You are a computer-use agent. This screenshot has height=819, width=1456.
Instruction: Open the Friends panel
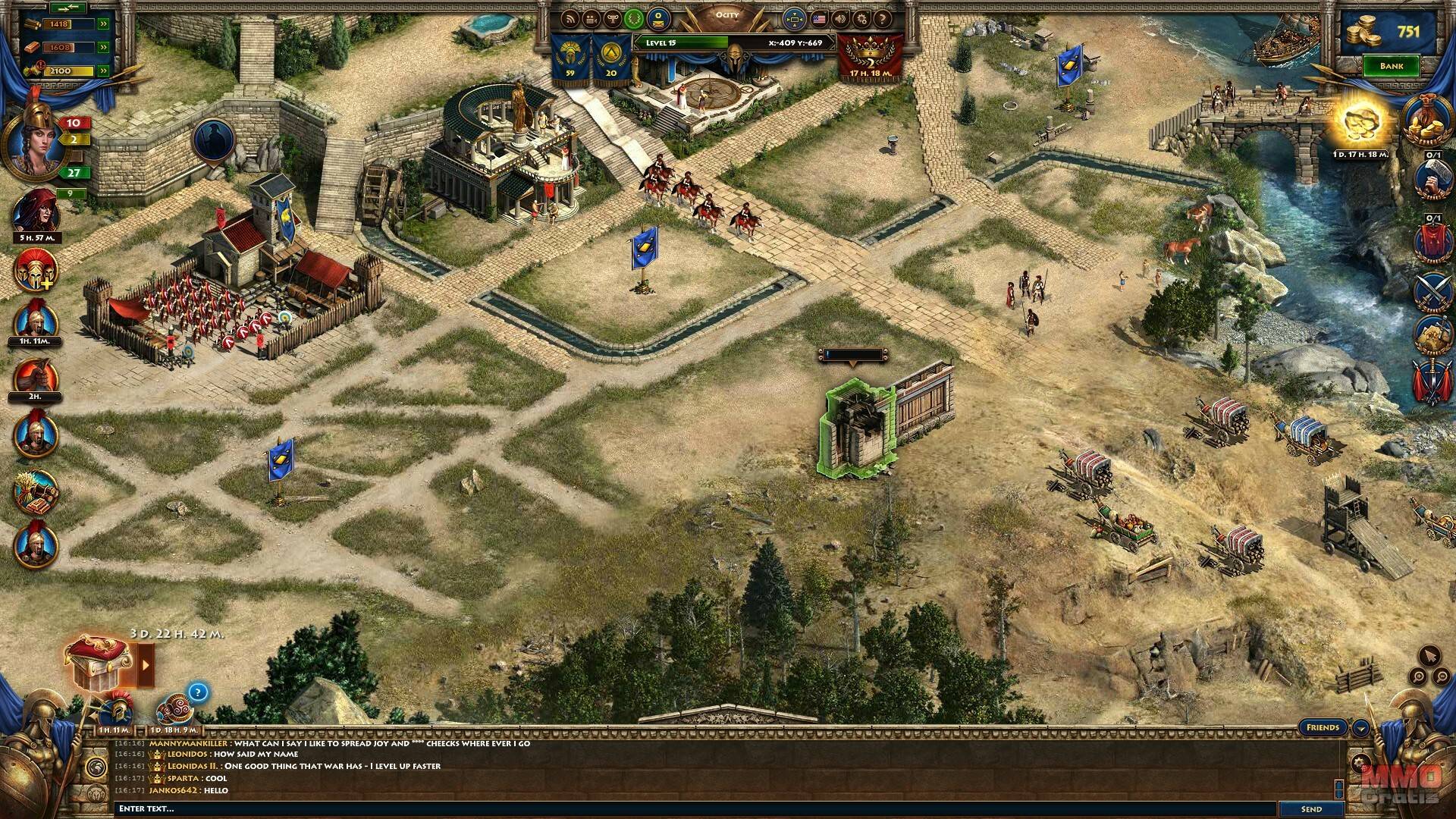(1323, 727)
